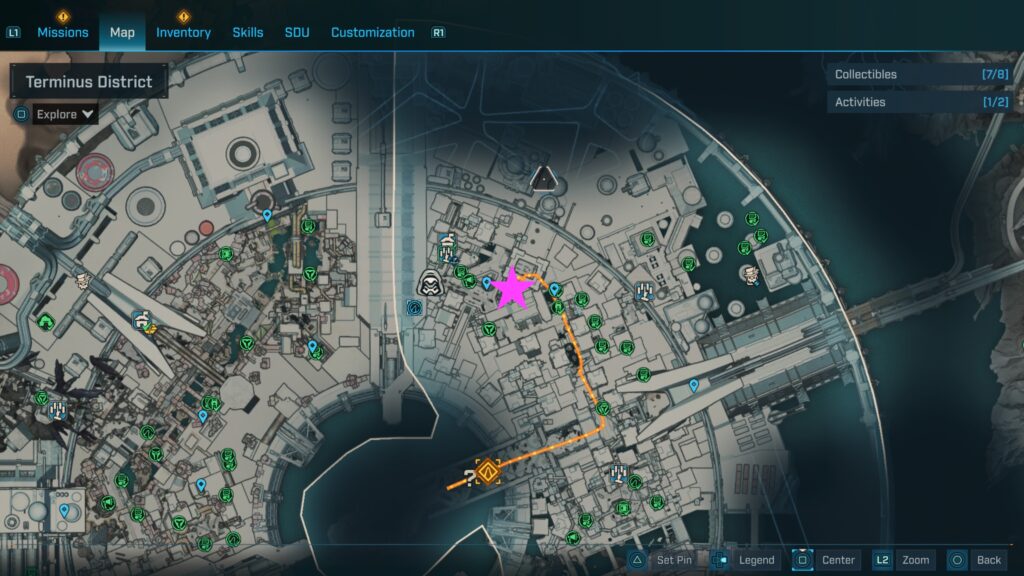Go to the Skills tab

click(x=248, y=32)
